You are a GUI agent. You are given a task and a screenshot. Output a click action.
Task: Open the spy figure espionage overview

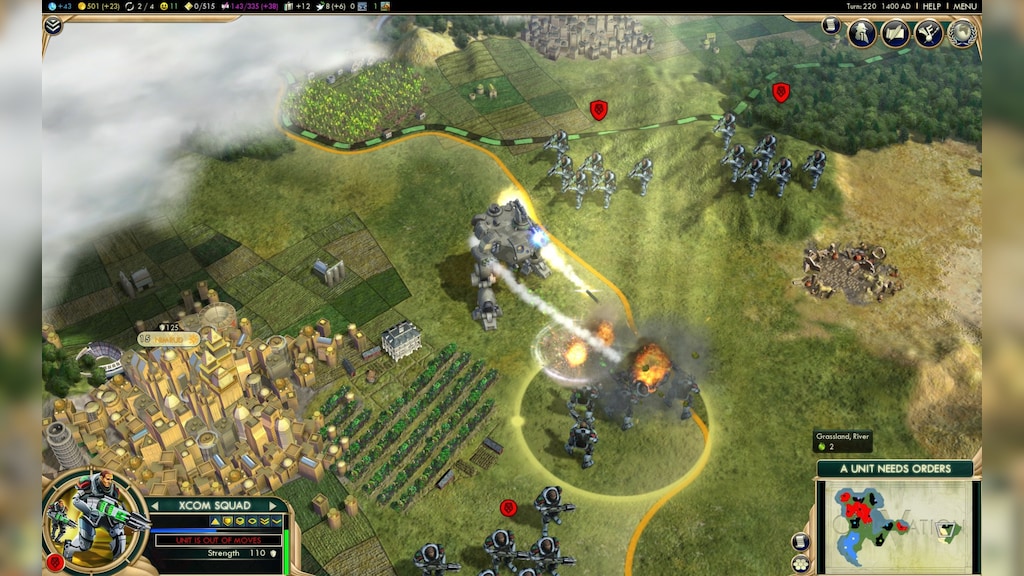click(x=862, y=33)
